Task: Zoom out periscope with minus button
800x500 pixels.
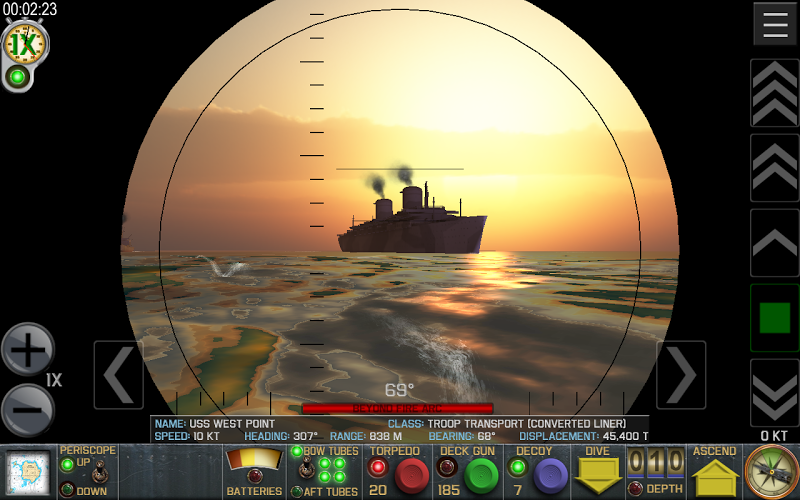Action: coord(27,409)
